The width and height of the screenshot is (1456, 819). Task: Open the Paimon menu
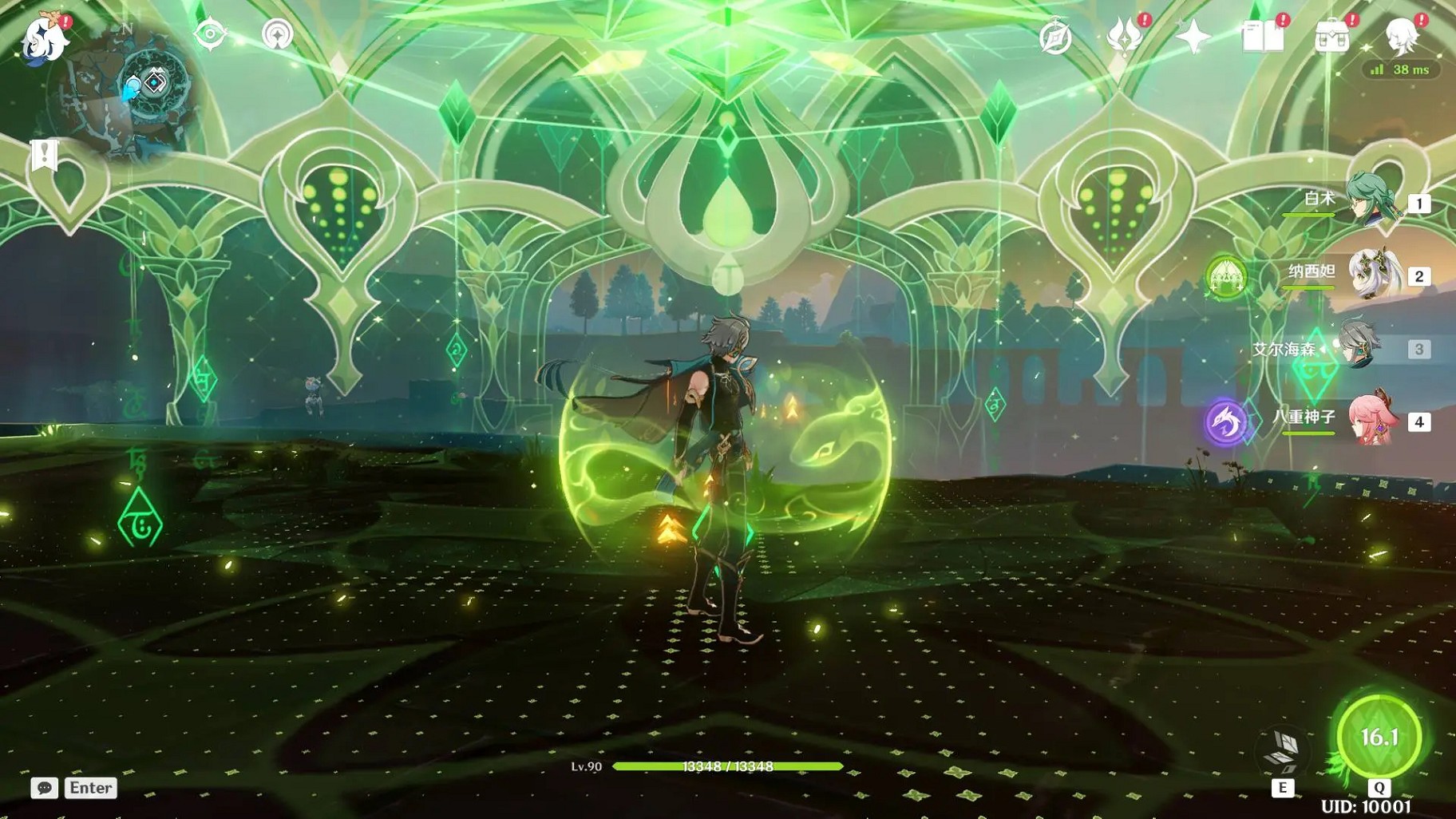(44, 38)
